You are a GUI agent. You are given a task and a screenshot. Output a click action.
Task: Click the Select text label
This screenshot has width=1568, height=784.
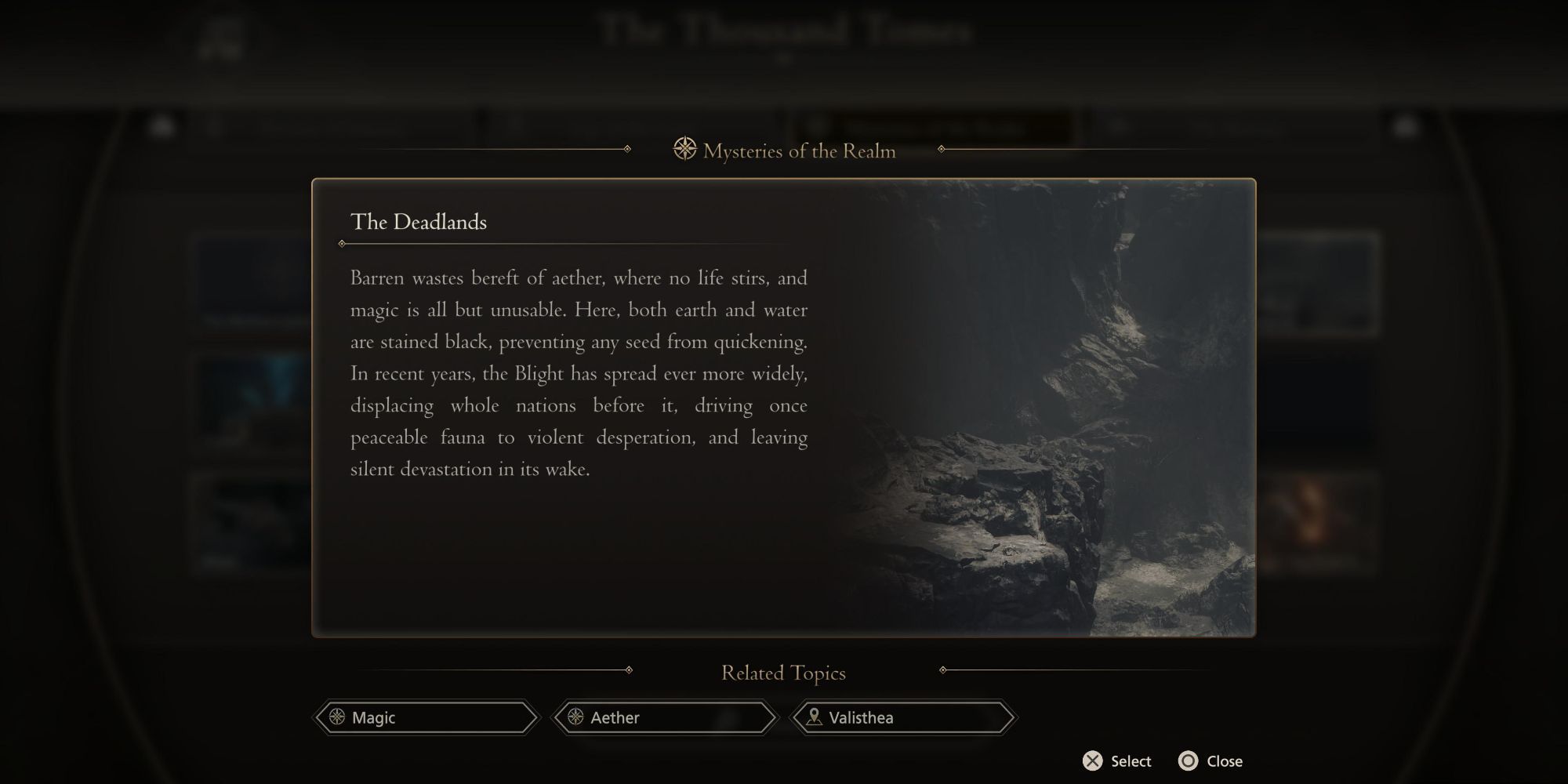pyautogui.click(x=1132, y=760)
